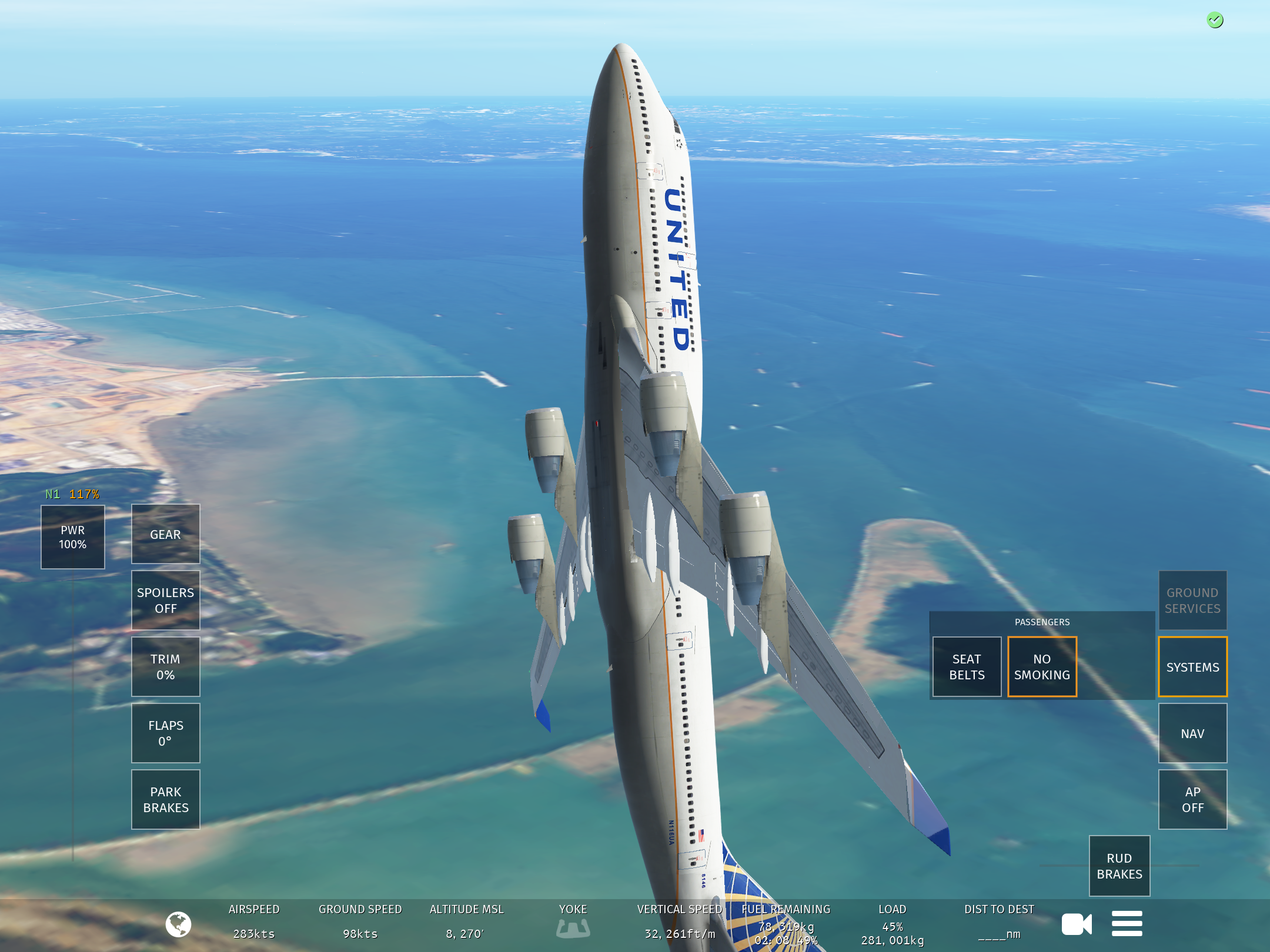The image size is (1270, 952).
Task: Switch camera view with the video camera icon
Action: (1077, 924)
